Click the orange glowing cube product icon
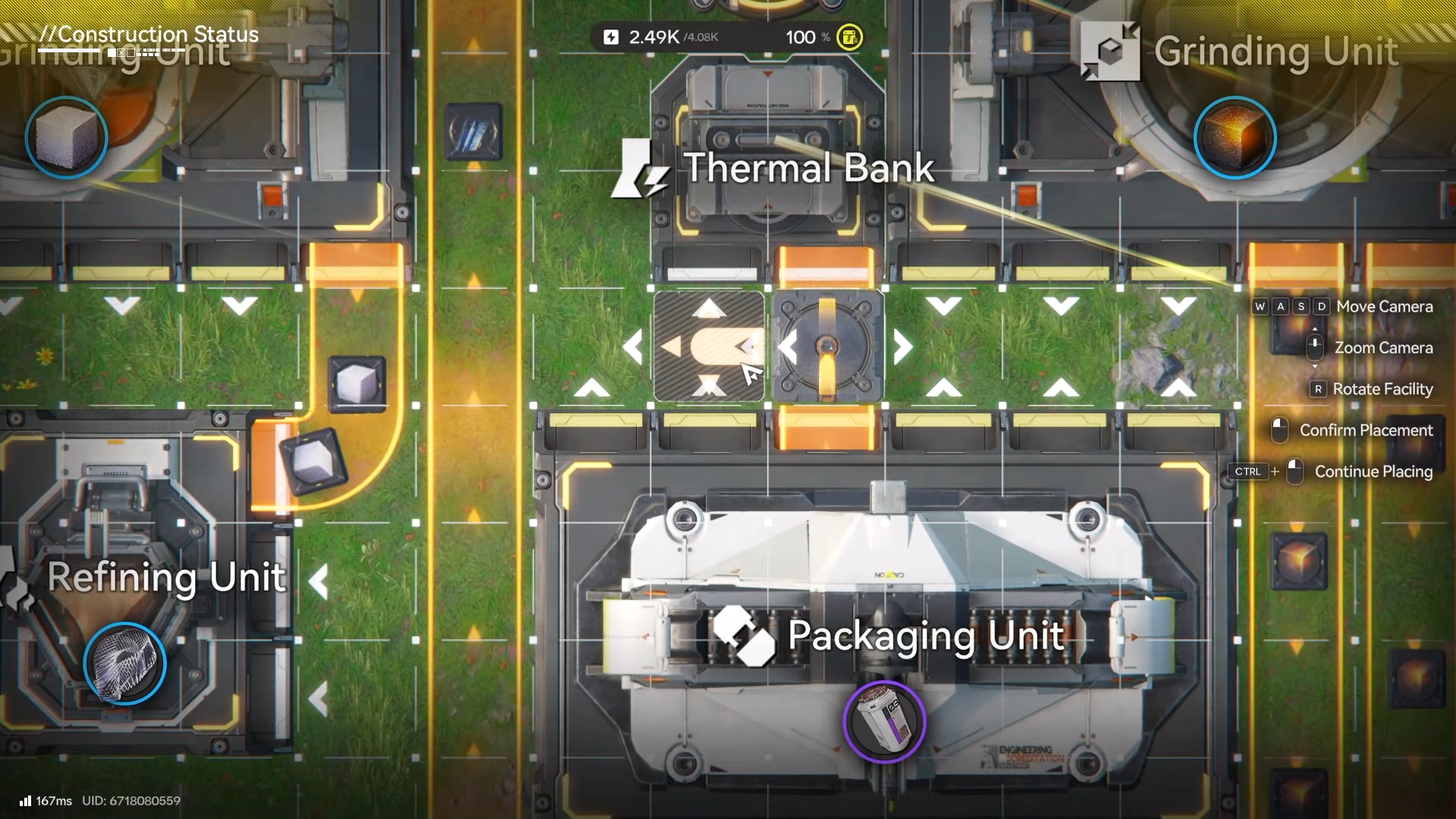 [1235, 138]
